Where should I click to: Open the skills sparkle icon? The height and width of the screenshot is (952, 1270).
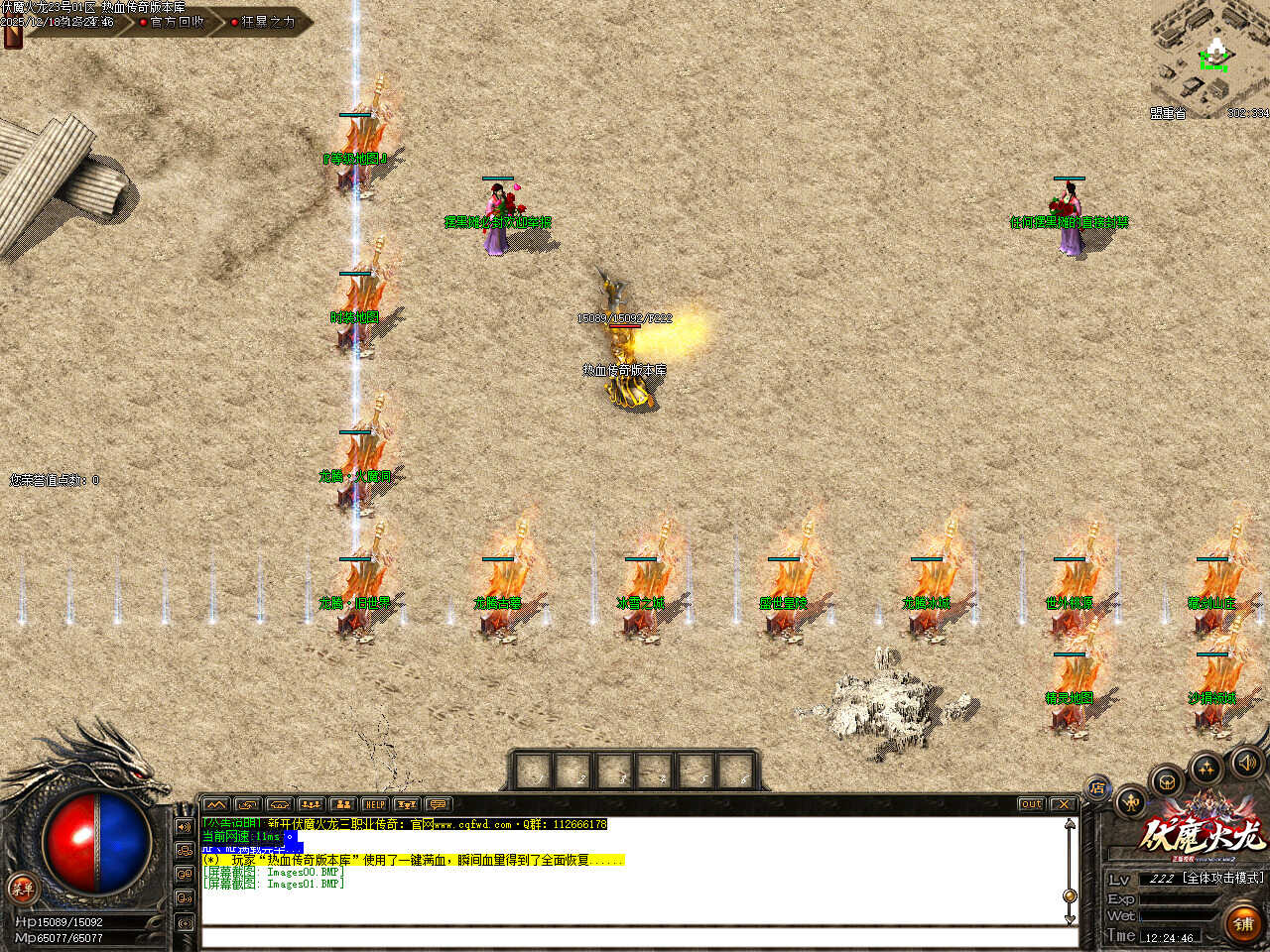1206,768
